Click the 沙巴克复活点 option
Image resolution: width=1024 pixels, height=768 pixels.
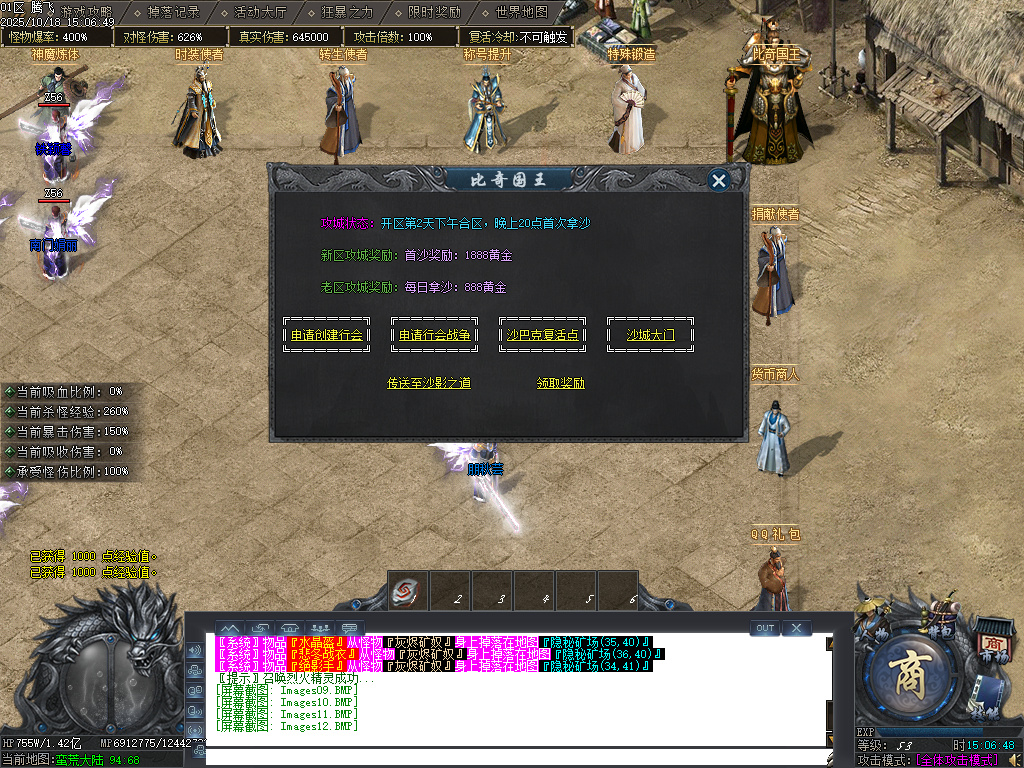pos(542,335)
